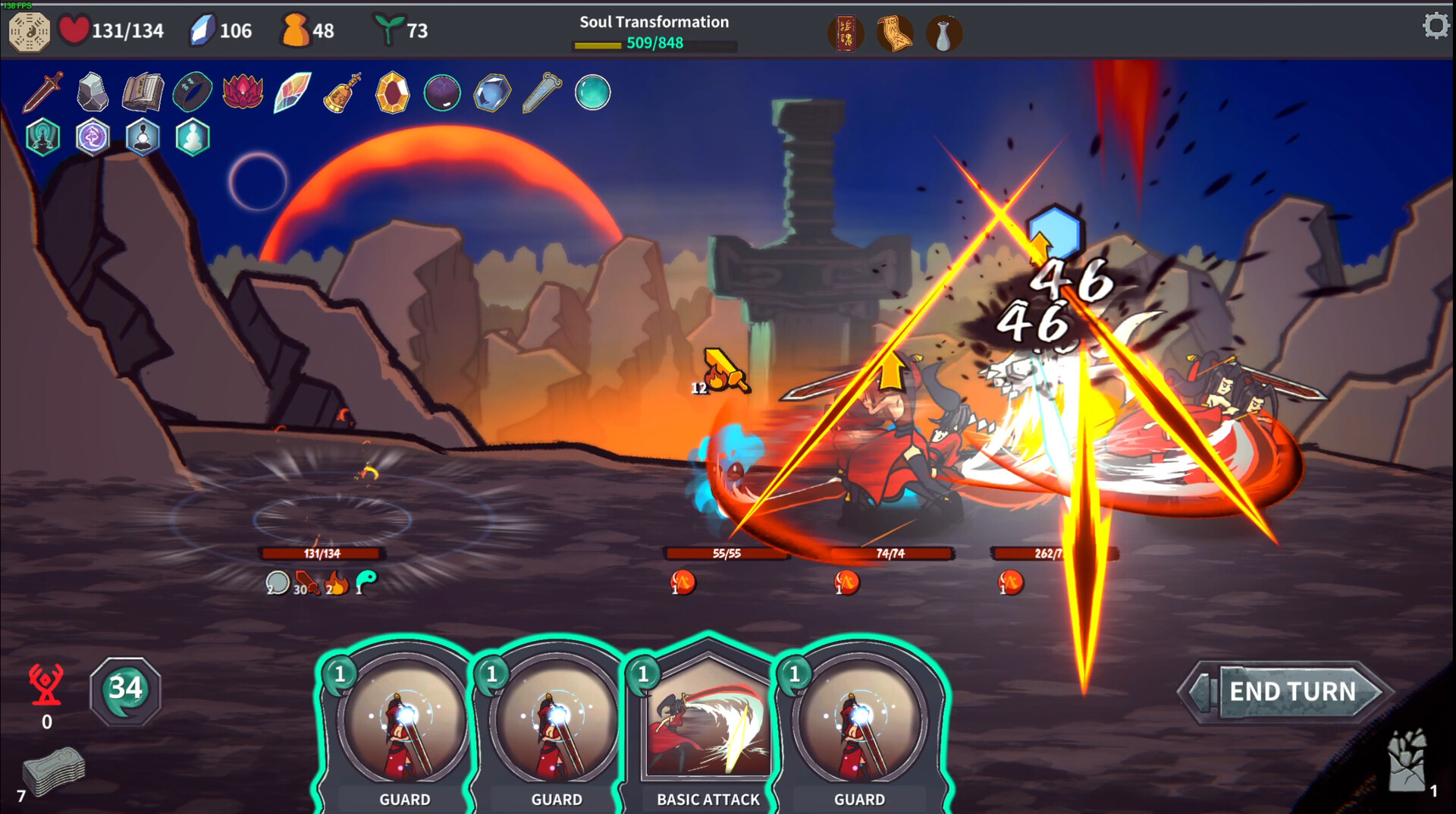Use the grey vase potion
The image size is (1456, 814).
point(943,34)
